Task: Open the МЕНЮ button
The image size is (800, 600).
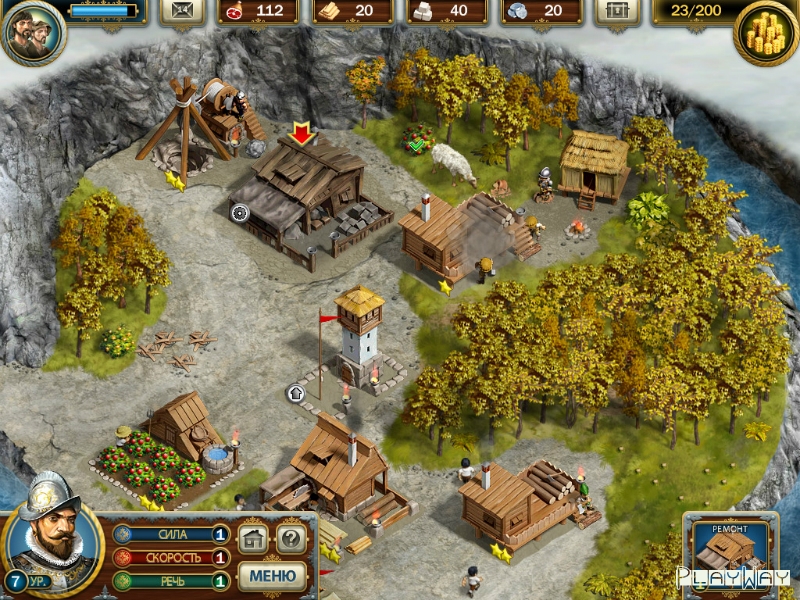Action: (x=272, y=576)
